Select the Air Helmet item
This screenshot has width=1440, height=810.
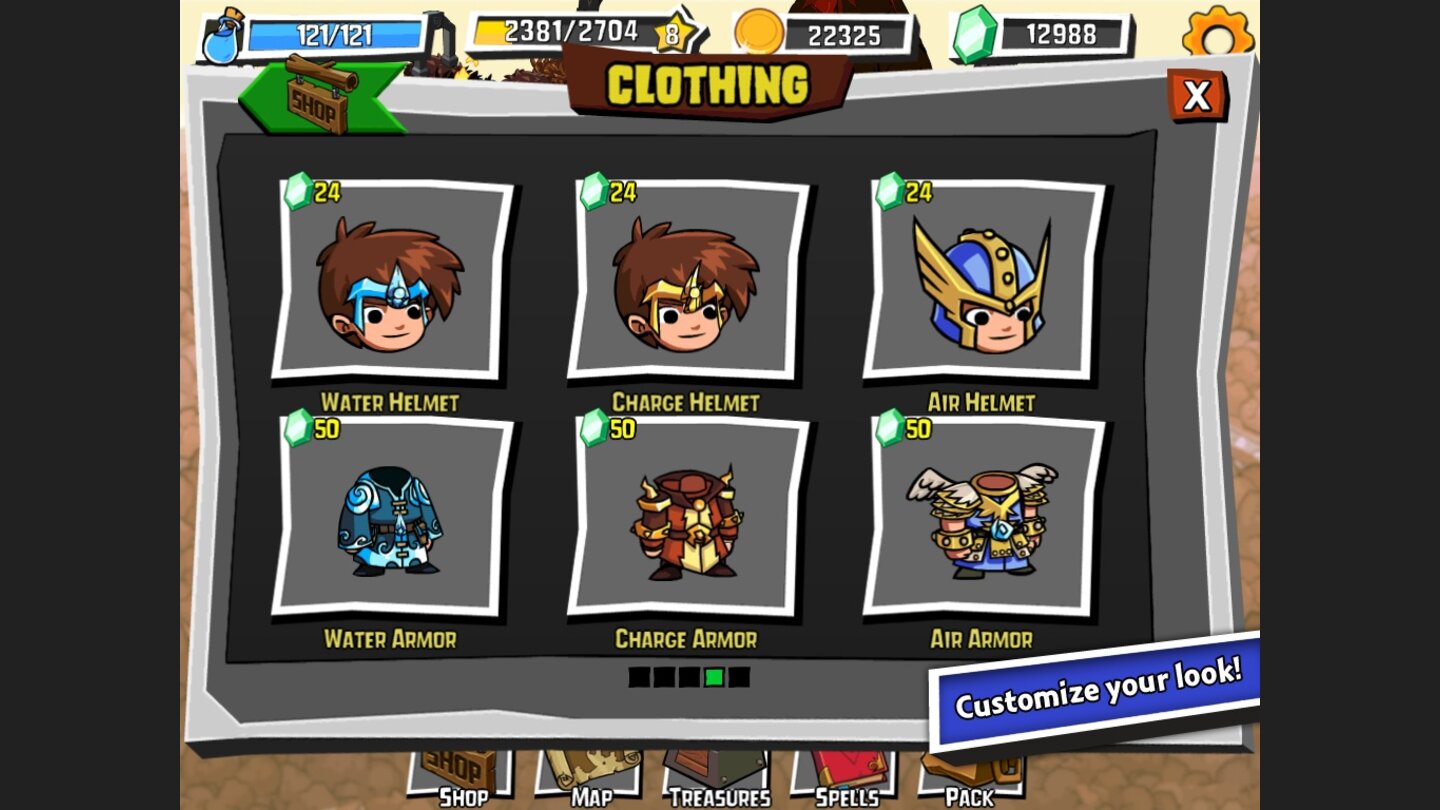click(x=980, y=288)
